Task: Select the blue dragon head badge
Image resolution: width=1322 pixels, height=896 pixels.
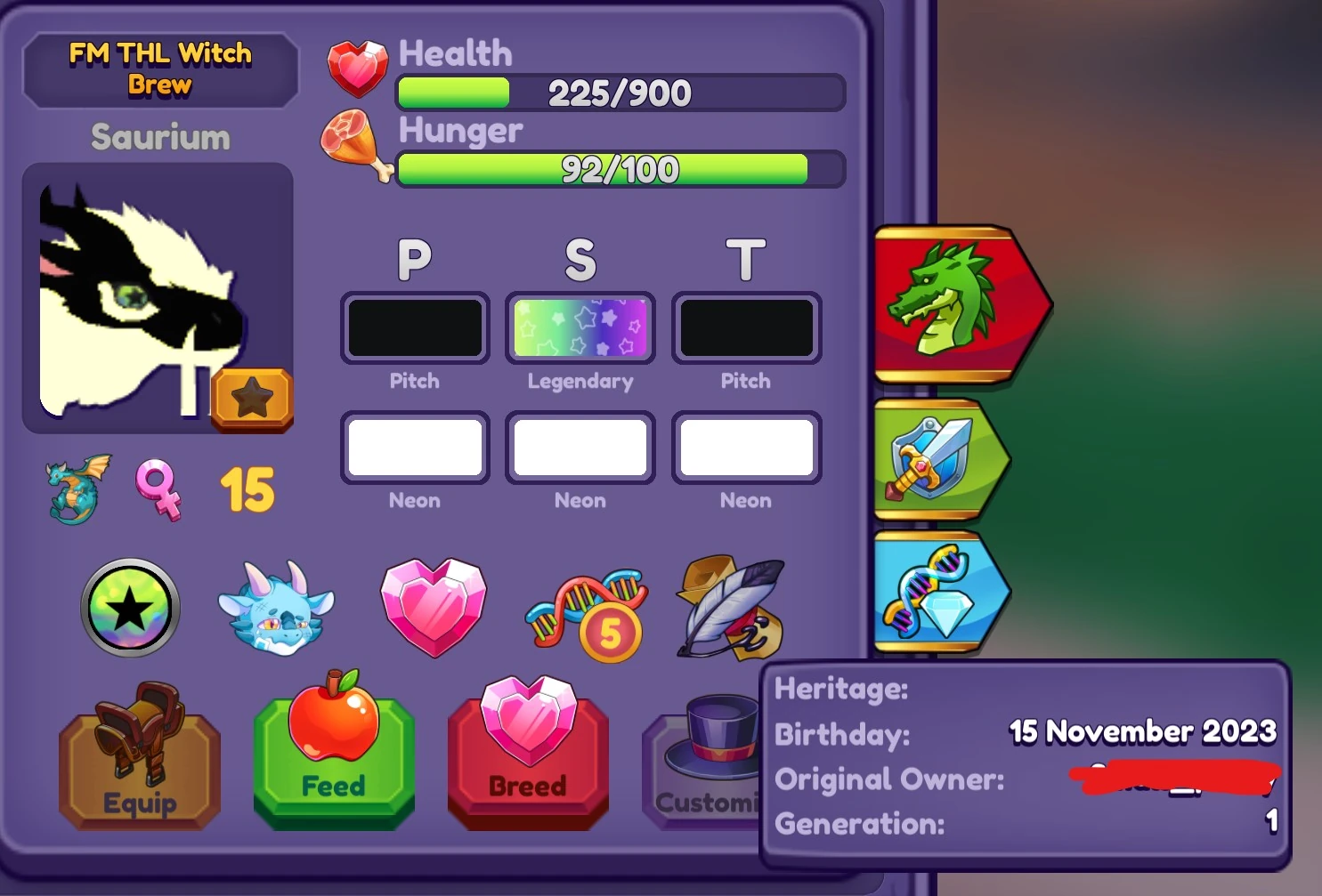Action: pos(279,608)
